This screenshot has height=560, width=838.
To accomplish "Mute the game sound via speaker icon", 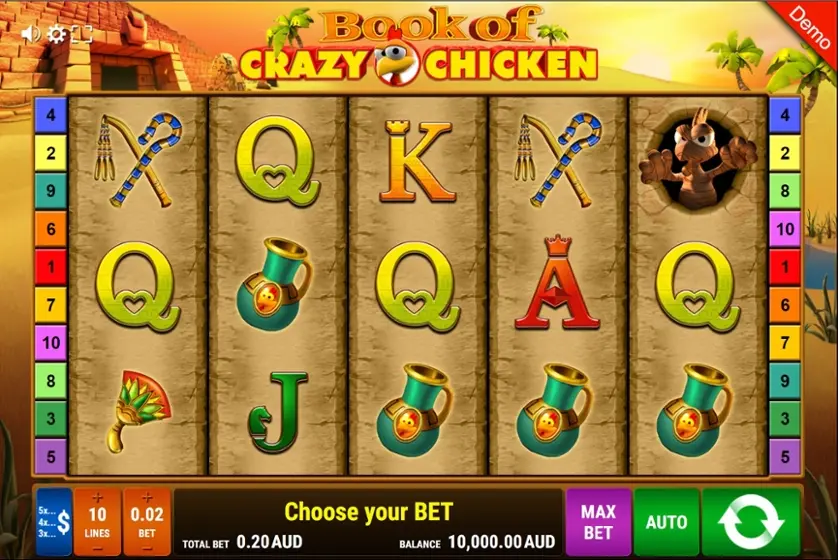I will click(x=30, y=34).
